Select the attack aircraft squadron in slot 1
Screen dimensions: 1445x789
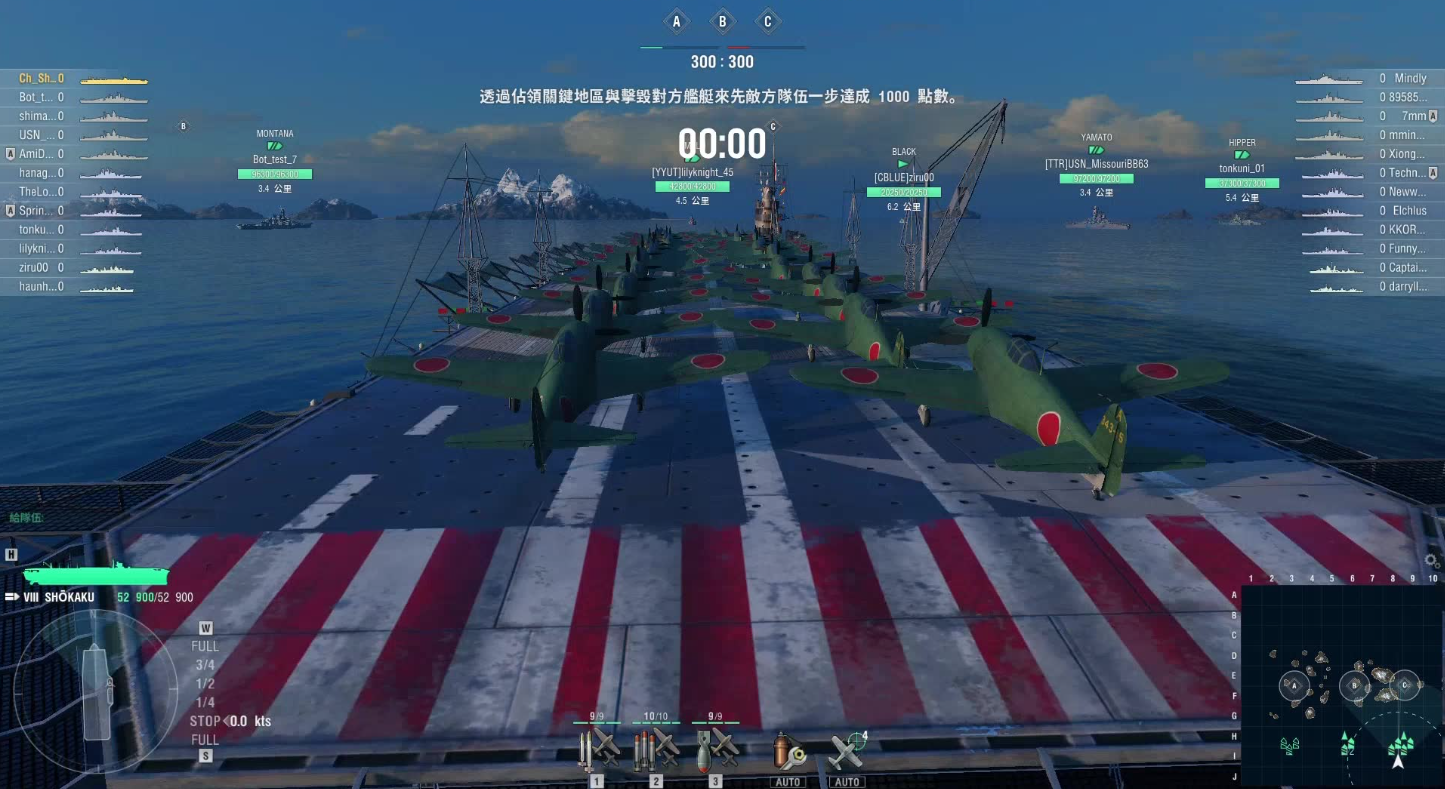595,752
